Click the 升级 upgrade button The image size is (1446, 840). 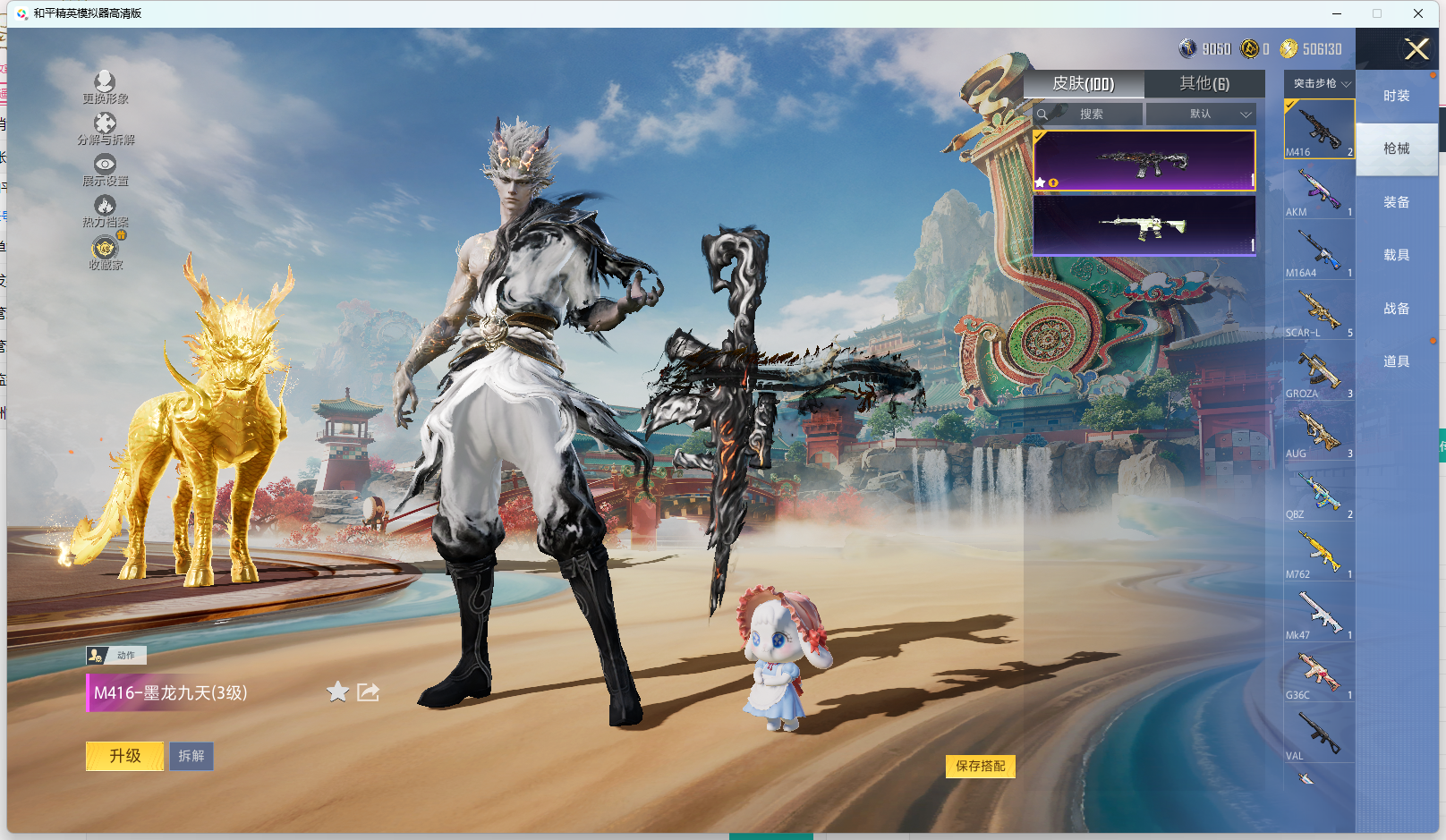pos(125,756)
